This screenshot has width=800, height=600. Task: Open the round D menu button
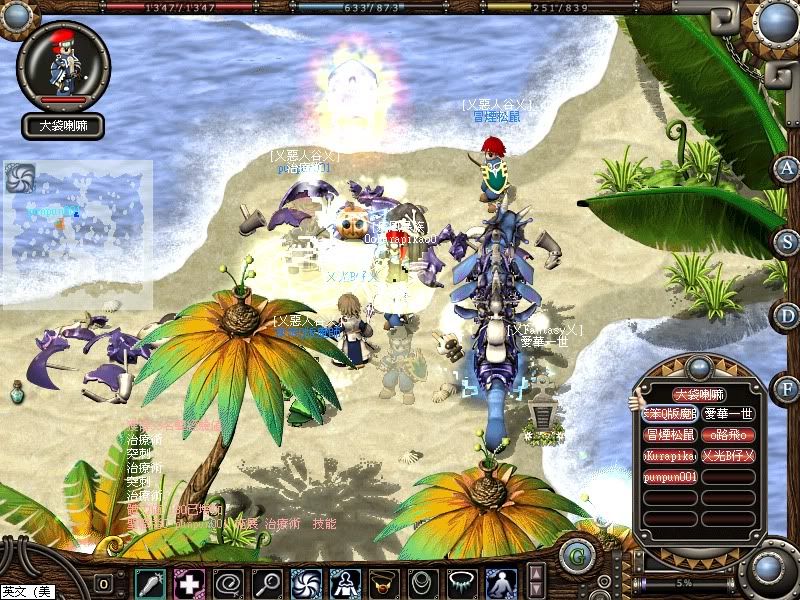[786, 314]
